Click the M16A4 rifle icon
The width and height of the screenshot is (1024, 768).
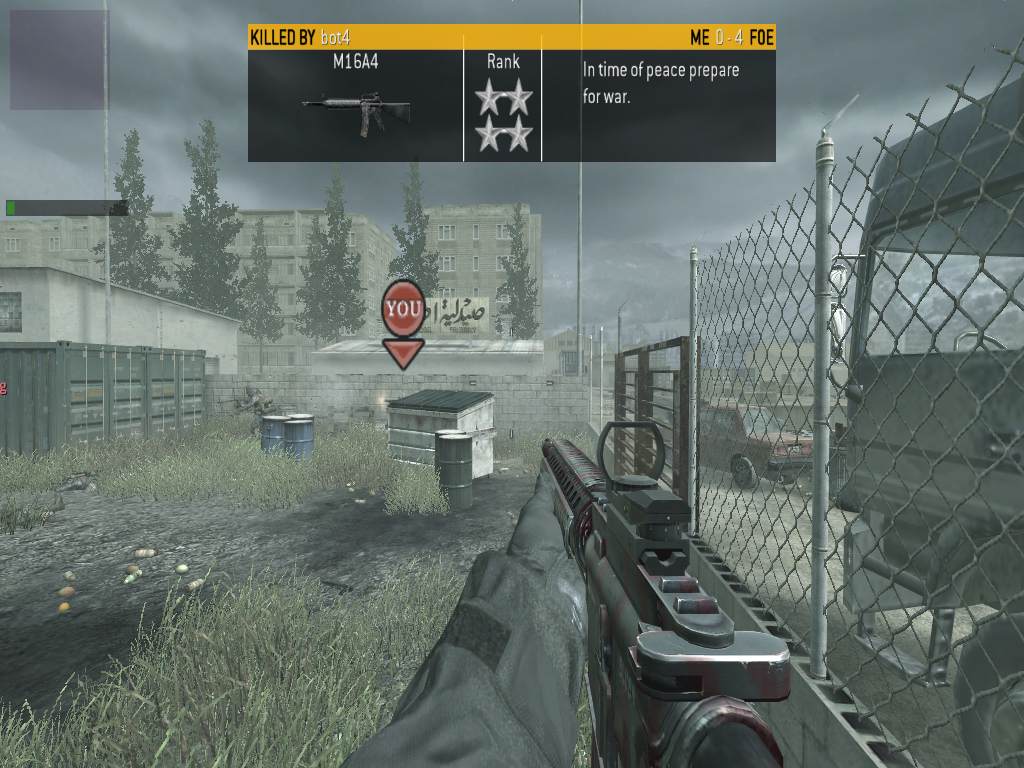pos(355,111)
